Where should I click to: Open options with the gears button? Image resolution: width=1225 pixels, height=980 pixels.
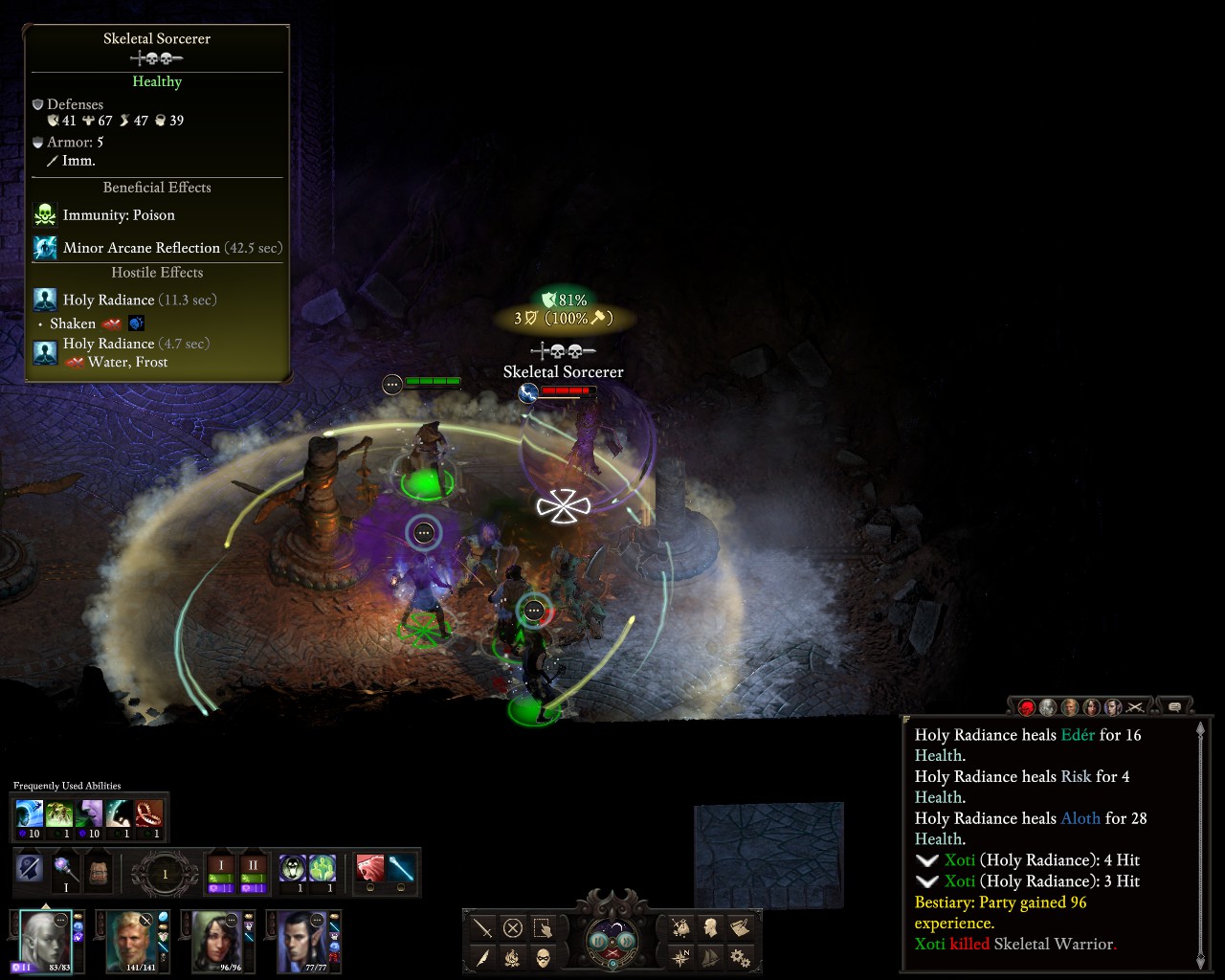tap(740, 957)
